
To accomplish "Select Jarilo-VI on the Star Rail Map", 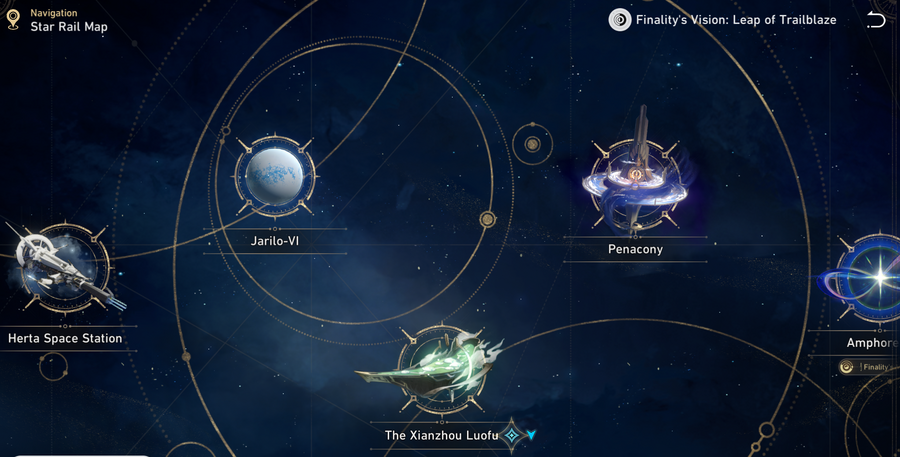I will (275, 177).
